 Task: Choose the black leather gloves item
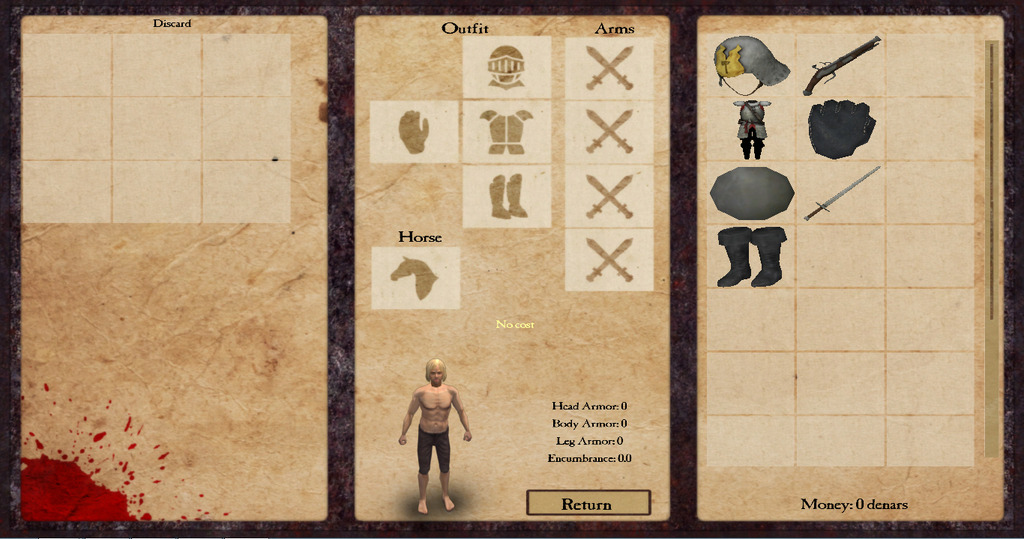(x=841, y=130)
